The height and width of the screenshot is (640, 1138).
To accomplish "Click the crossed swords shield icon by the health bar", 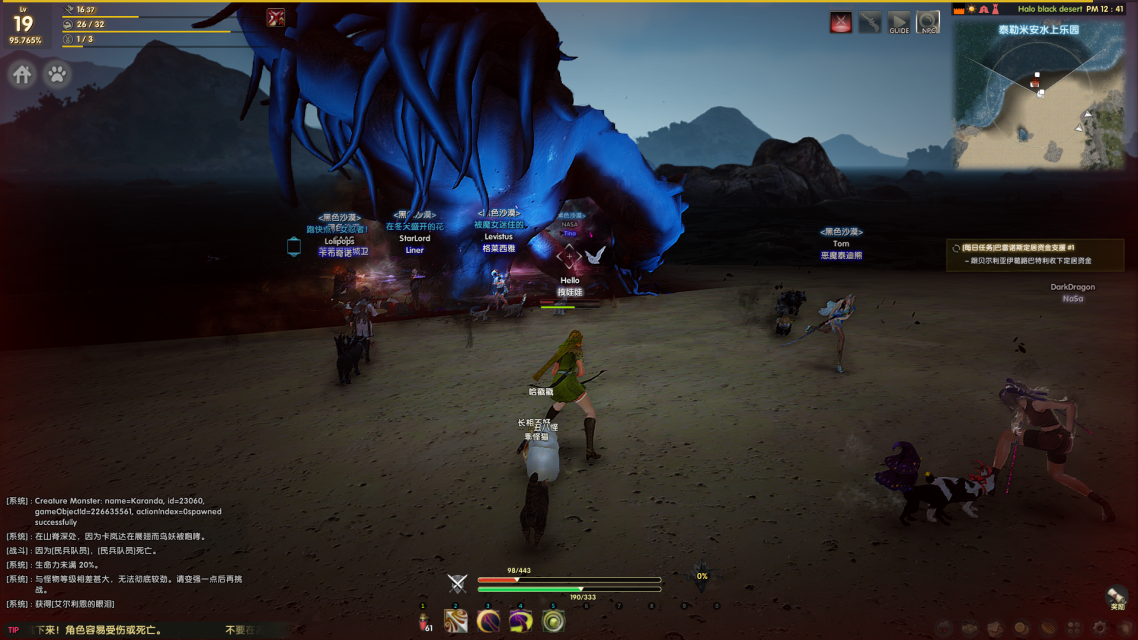I will point(458,584).
